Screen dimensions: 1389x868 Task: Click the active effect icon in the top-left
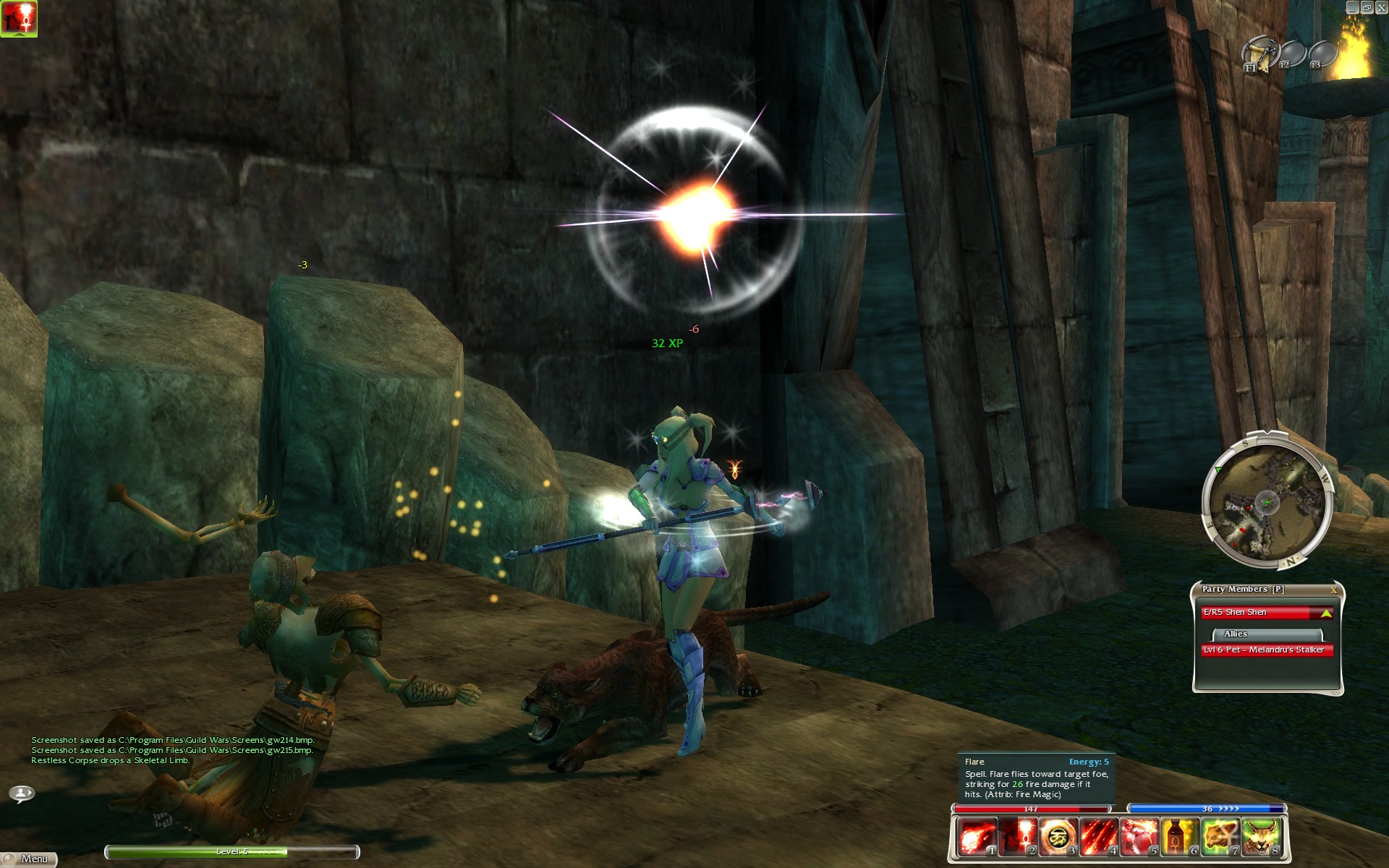click(19, 18)
